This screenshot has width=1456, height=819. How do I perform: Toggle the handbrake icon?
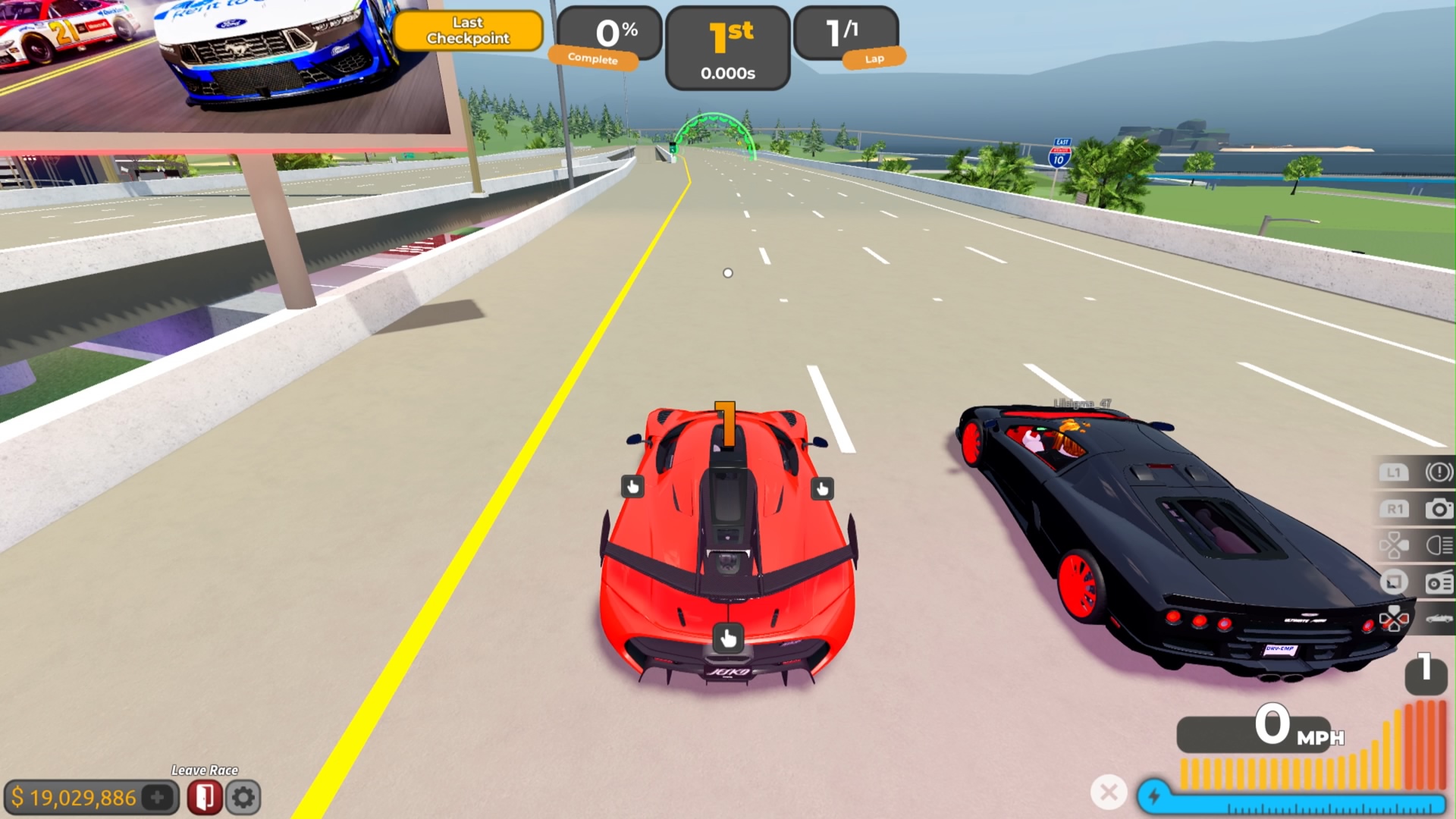coord(1439,472)
